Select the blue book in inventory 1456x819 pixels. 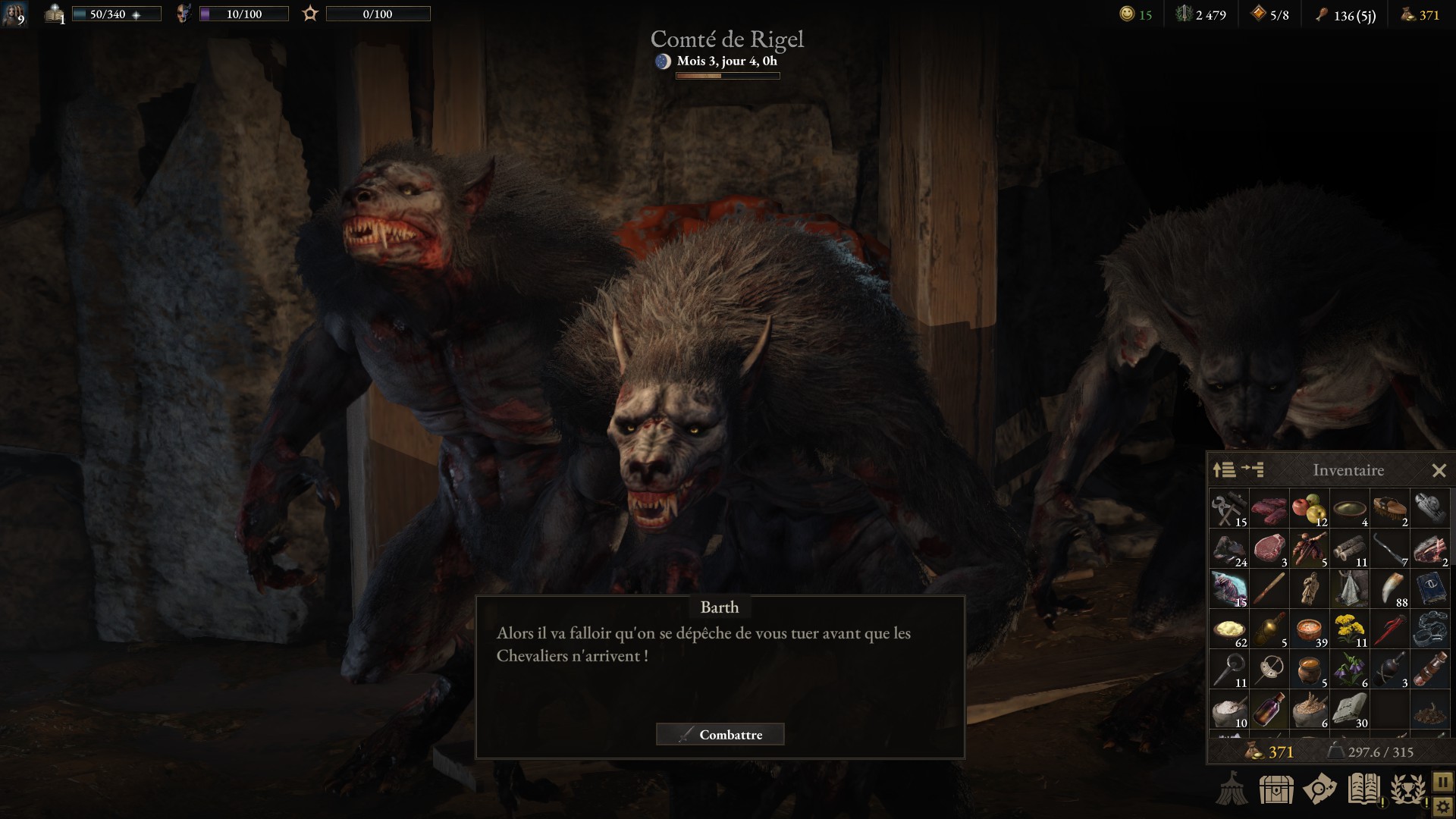click(x=1429, y=589)
